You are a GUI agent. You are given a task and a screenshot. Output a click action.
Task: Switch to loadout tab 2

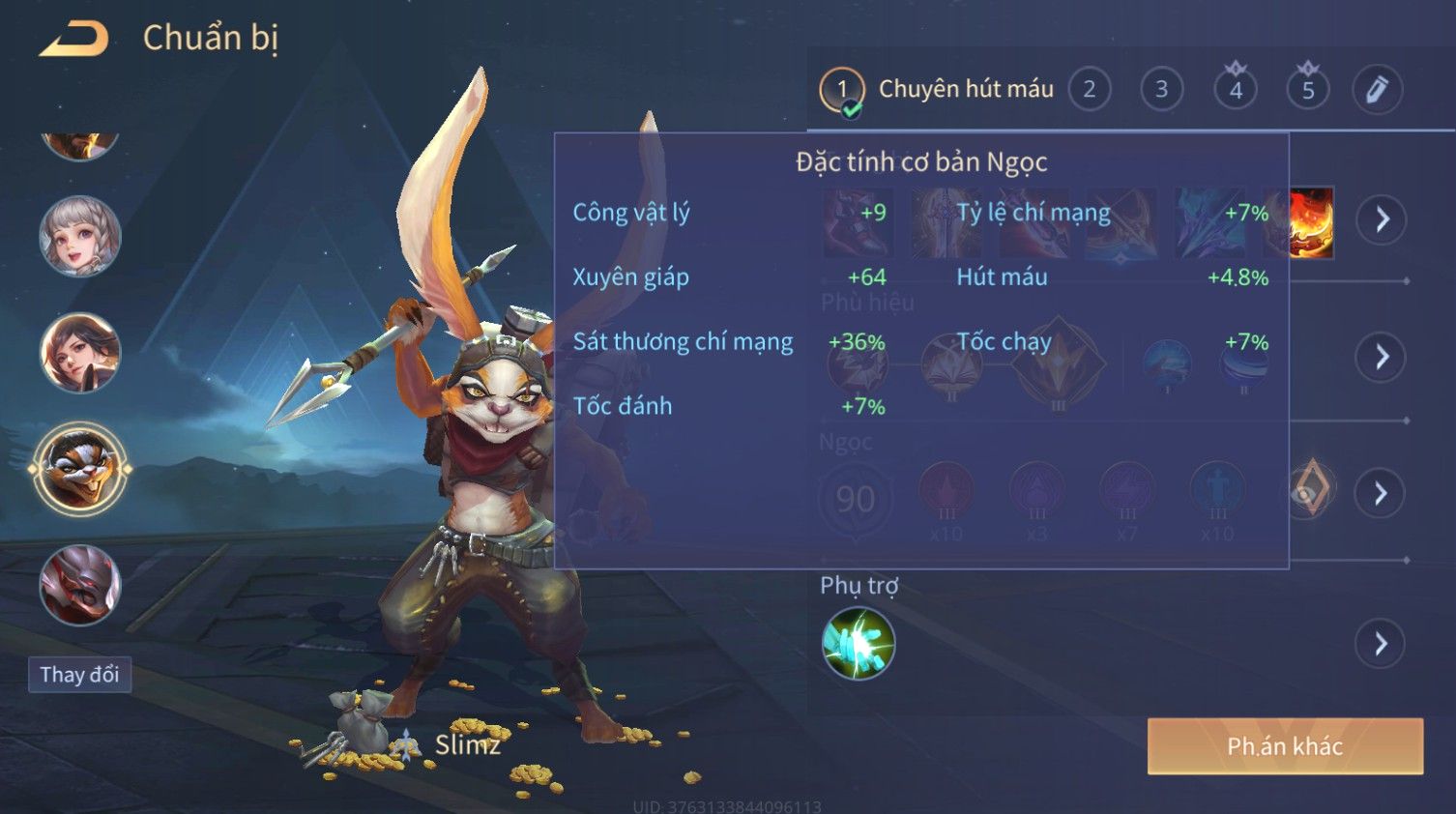point(1090,90)
